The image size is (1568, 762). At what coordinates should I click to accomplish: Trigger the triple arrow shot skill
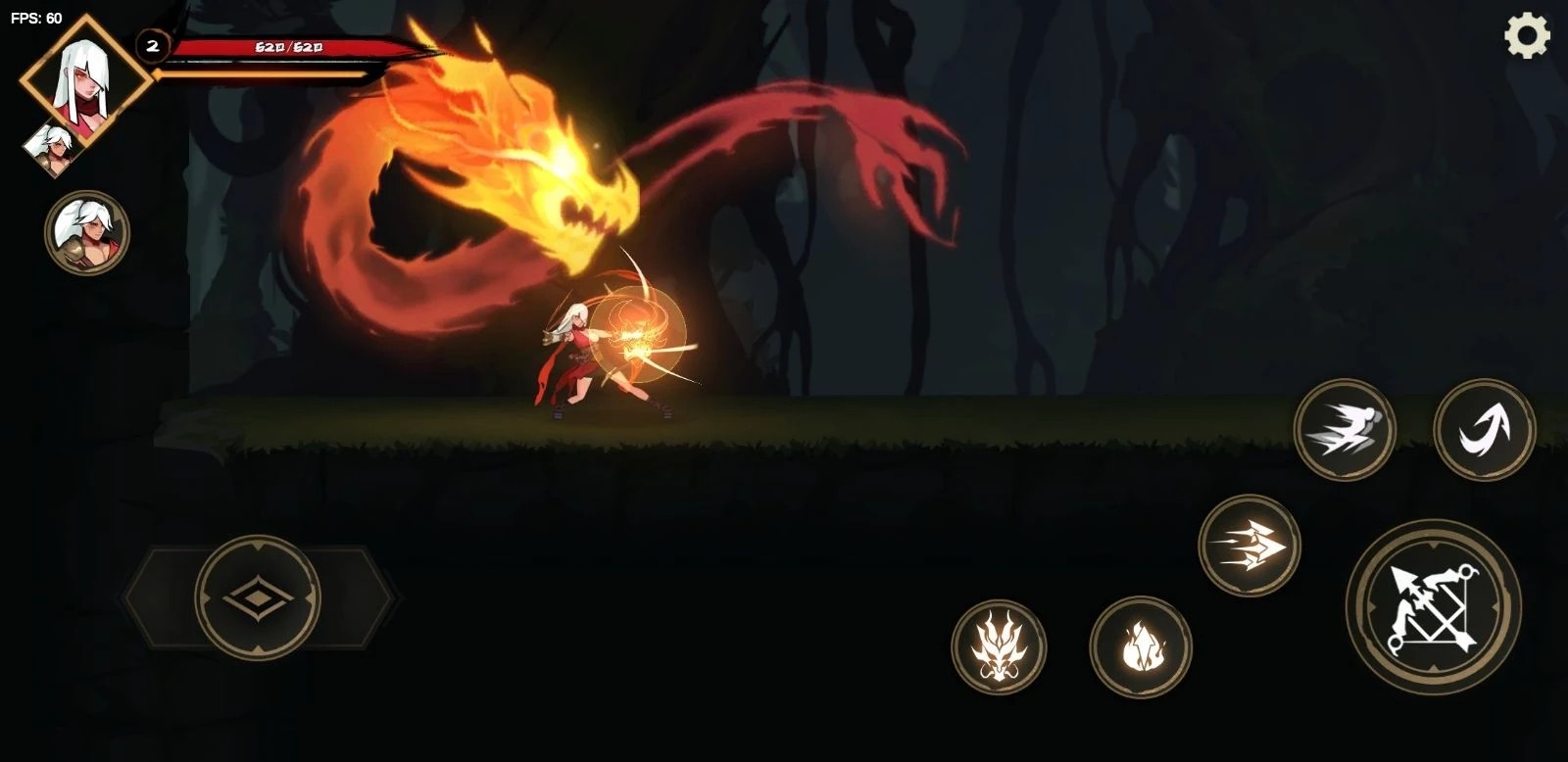(1249, 545)
